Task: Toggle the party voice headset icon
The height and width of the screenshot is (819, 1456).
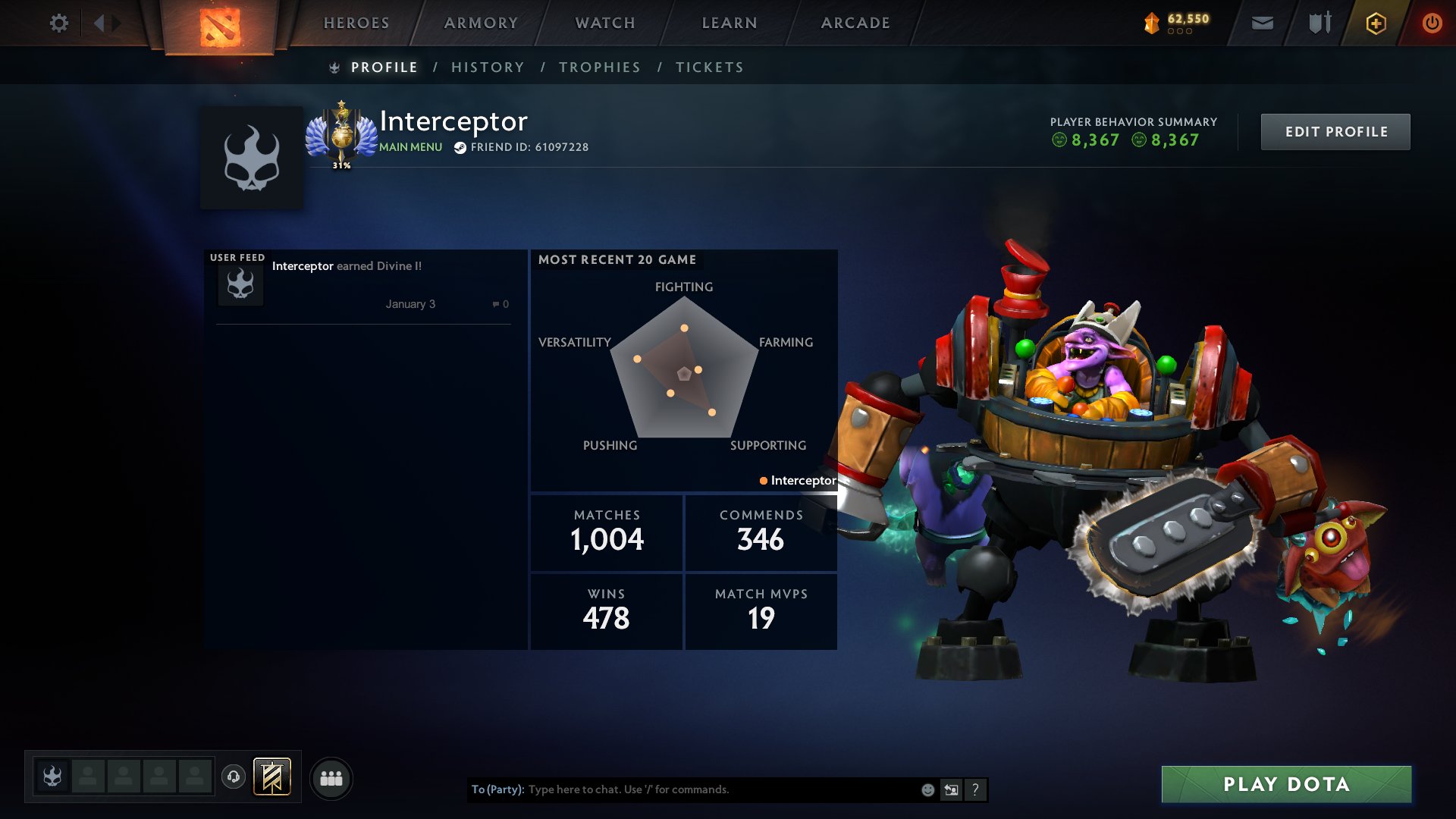Action: coord(234,777)
